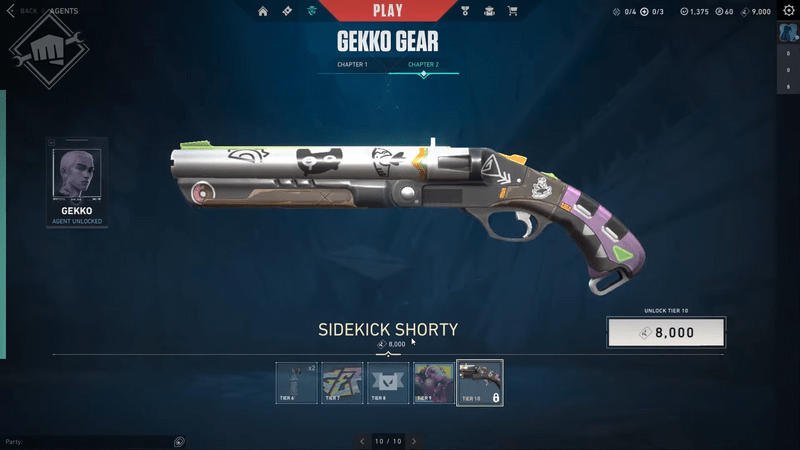The height and width of the screenshot is (450, 800).
Task: Open the trophy icon next to PLAY
Action: pos(465,11)
